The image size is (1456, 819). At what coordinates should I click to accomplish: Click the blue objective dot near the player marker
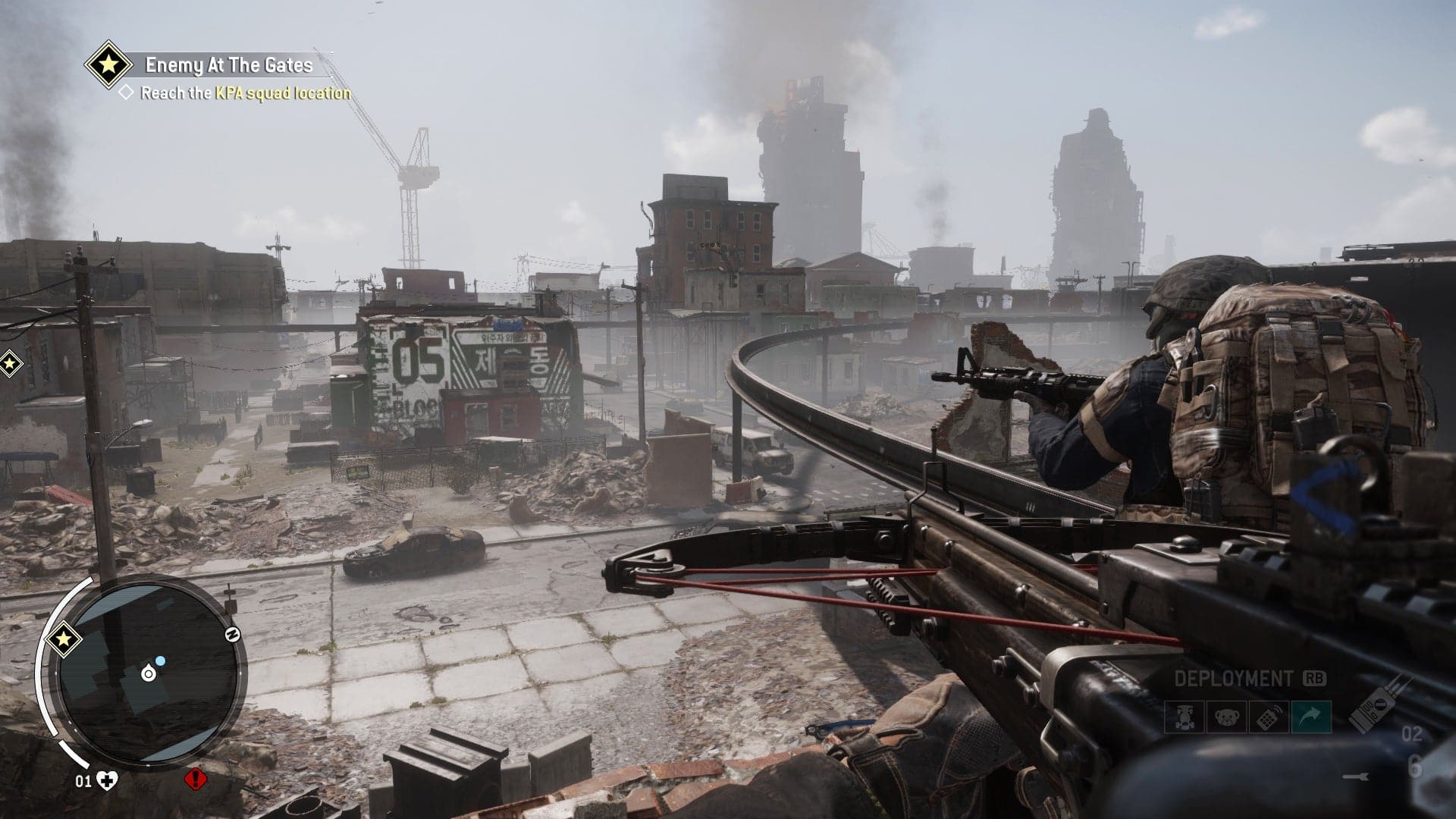pos(160,661)
